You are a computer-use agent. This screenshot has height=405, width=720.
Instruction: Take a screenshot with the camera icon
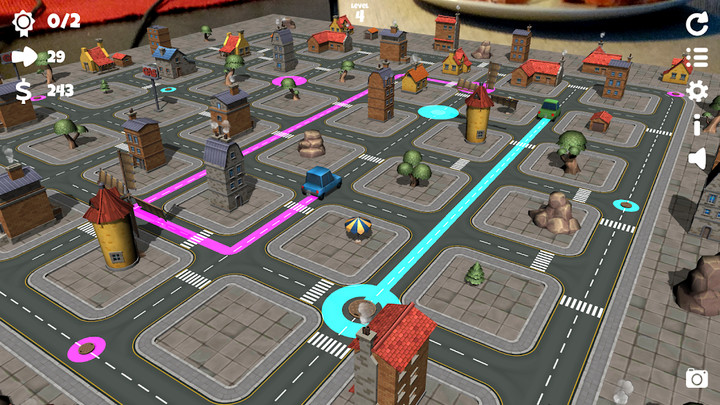coord(697,378)
